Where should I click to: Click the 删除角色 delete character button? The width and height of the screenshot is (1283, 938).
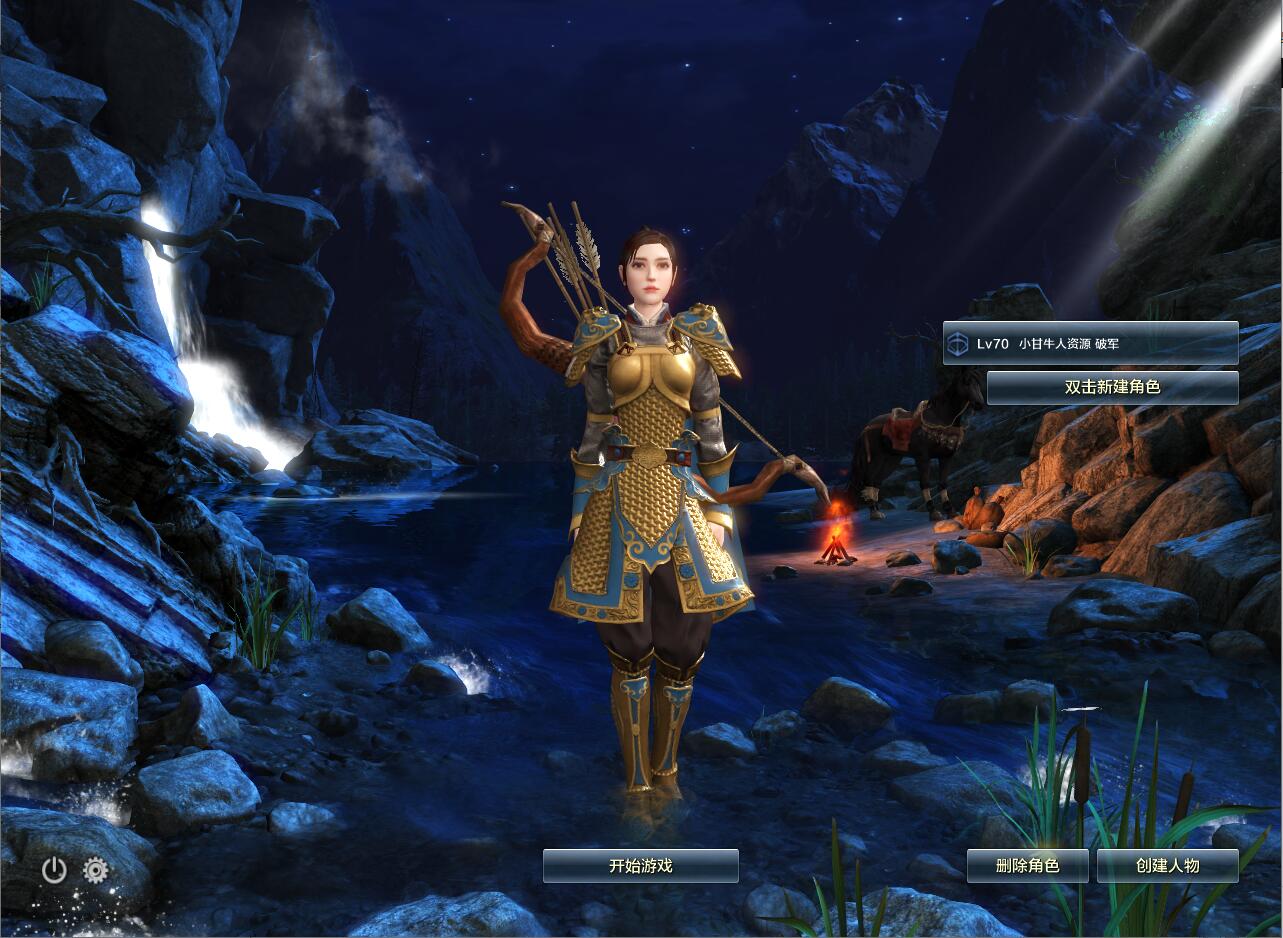click(1027, 866)
